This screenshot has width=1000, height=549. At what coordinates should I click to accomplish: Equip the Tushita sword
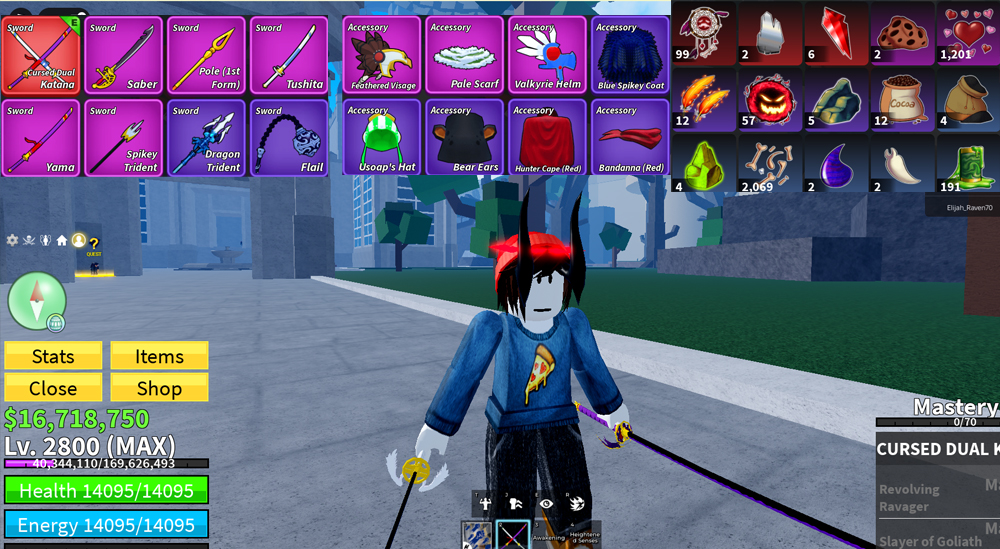289,55
